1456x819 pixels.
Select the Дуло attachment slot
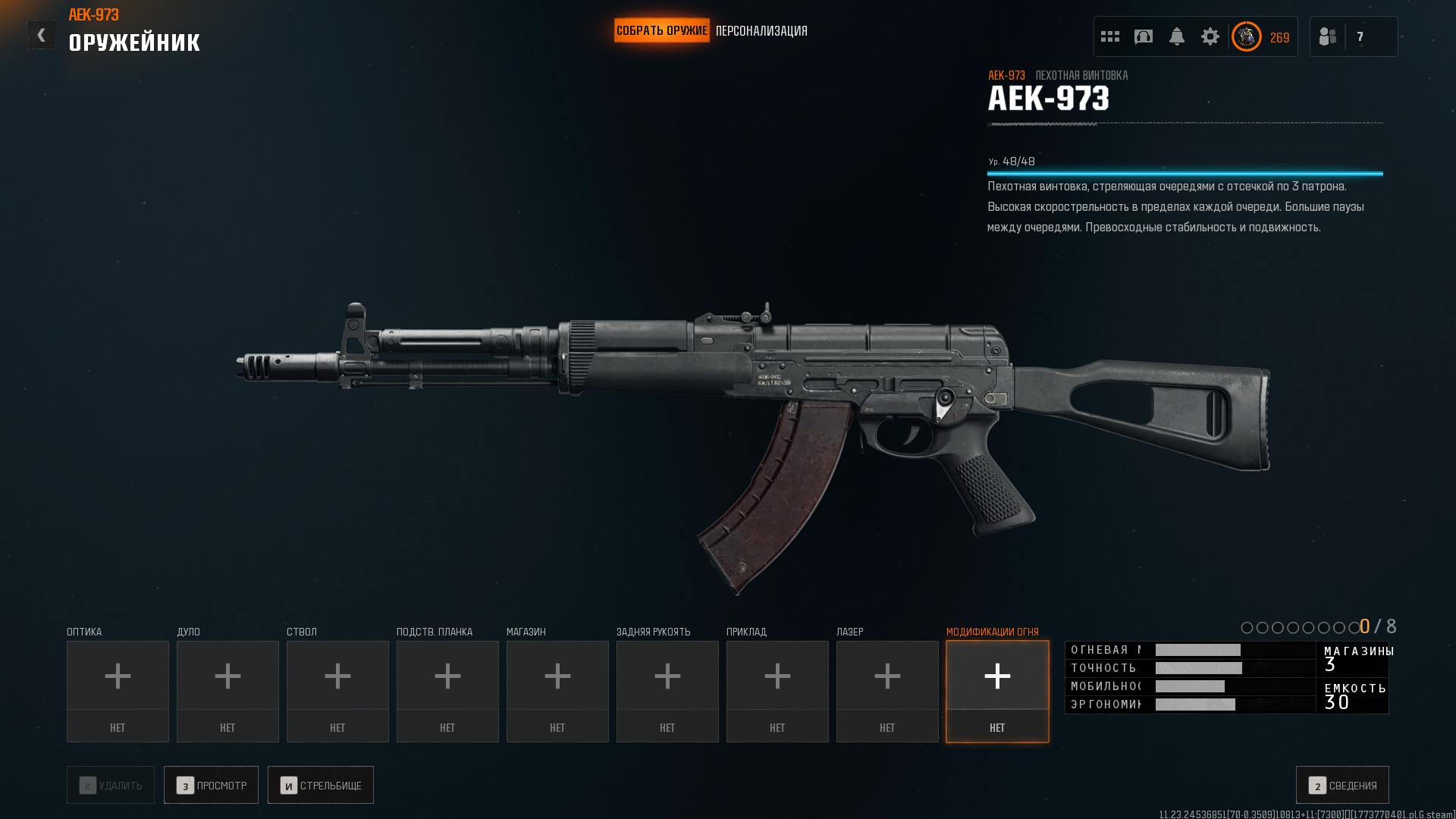pyautogui.click(x=227, y=691)
